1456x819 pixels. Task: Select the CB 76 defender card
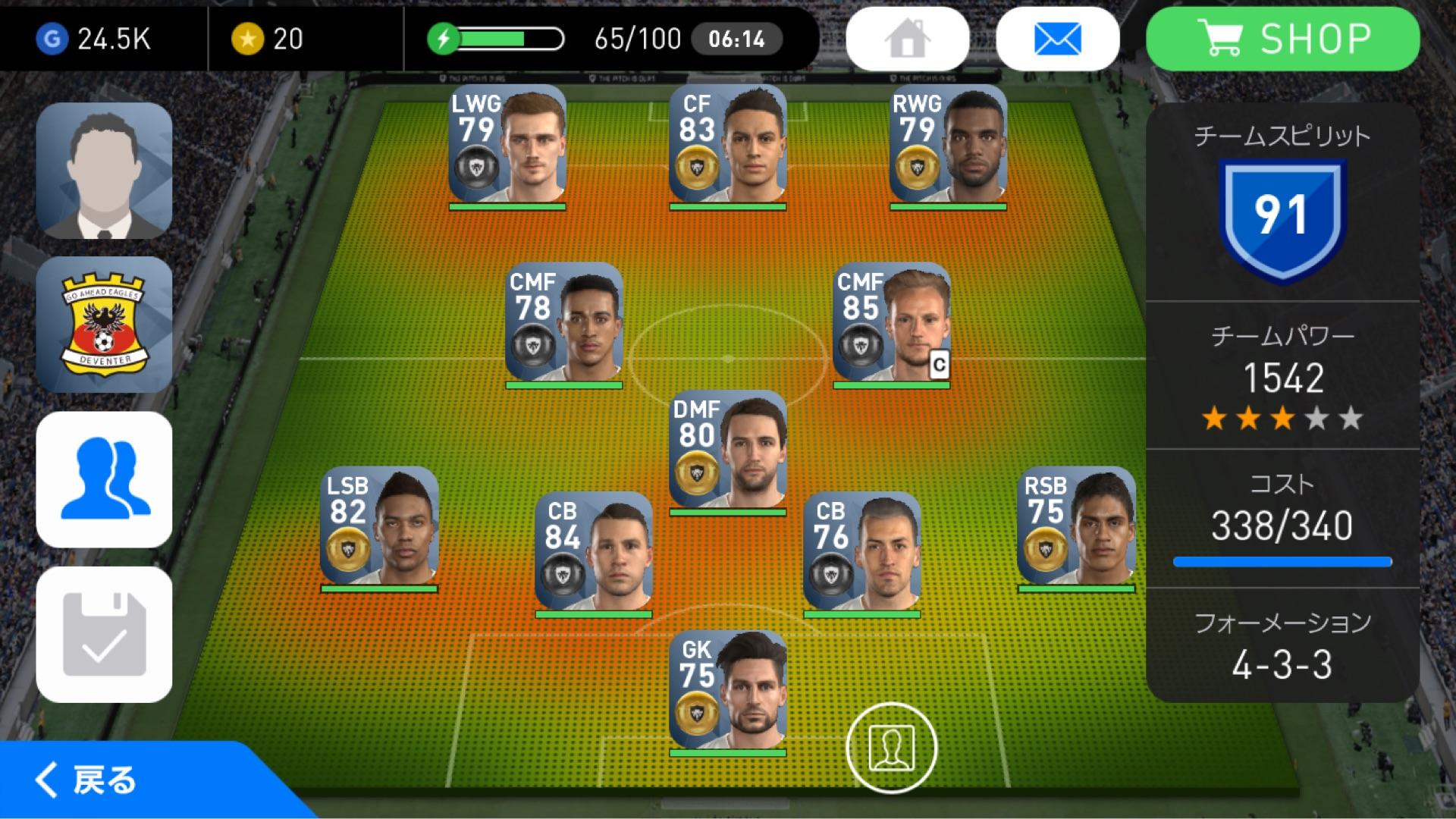pyautogui.click(x=861, y=552)
